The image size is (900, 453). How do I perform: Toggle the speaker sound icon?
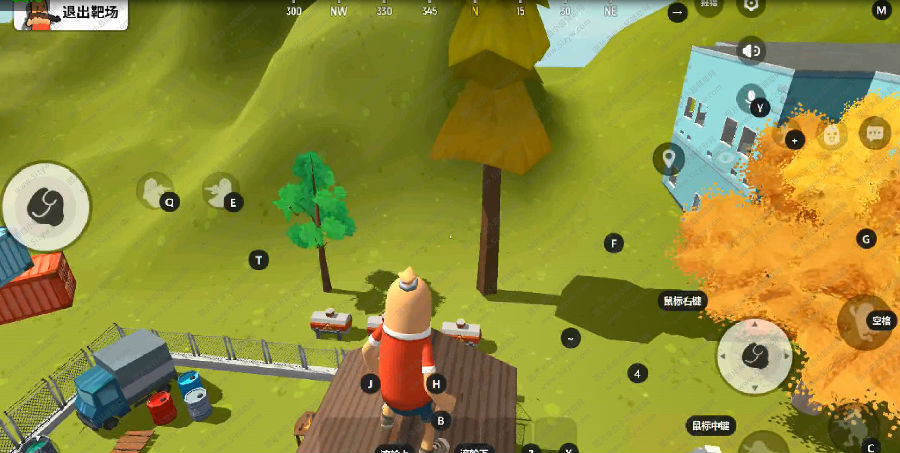tap(751, 50)
